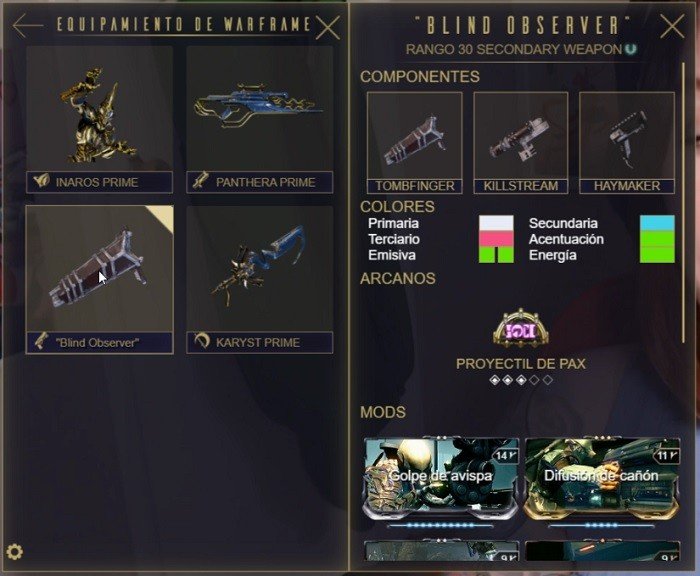Click the Secundaria cyan color swatch
The height and width of the screenshot is (576, 700).
click(657, 223)
